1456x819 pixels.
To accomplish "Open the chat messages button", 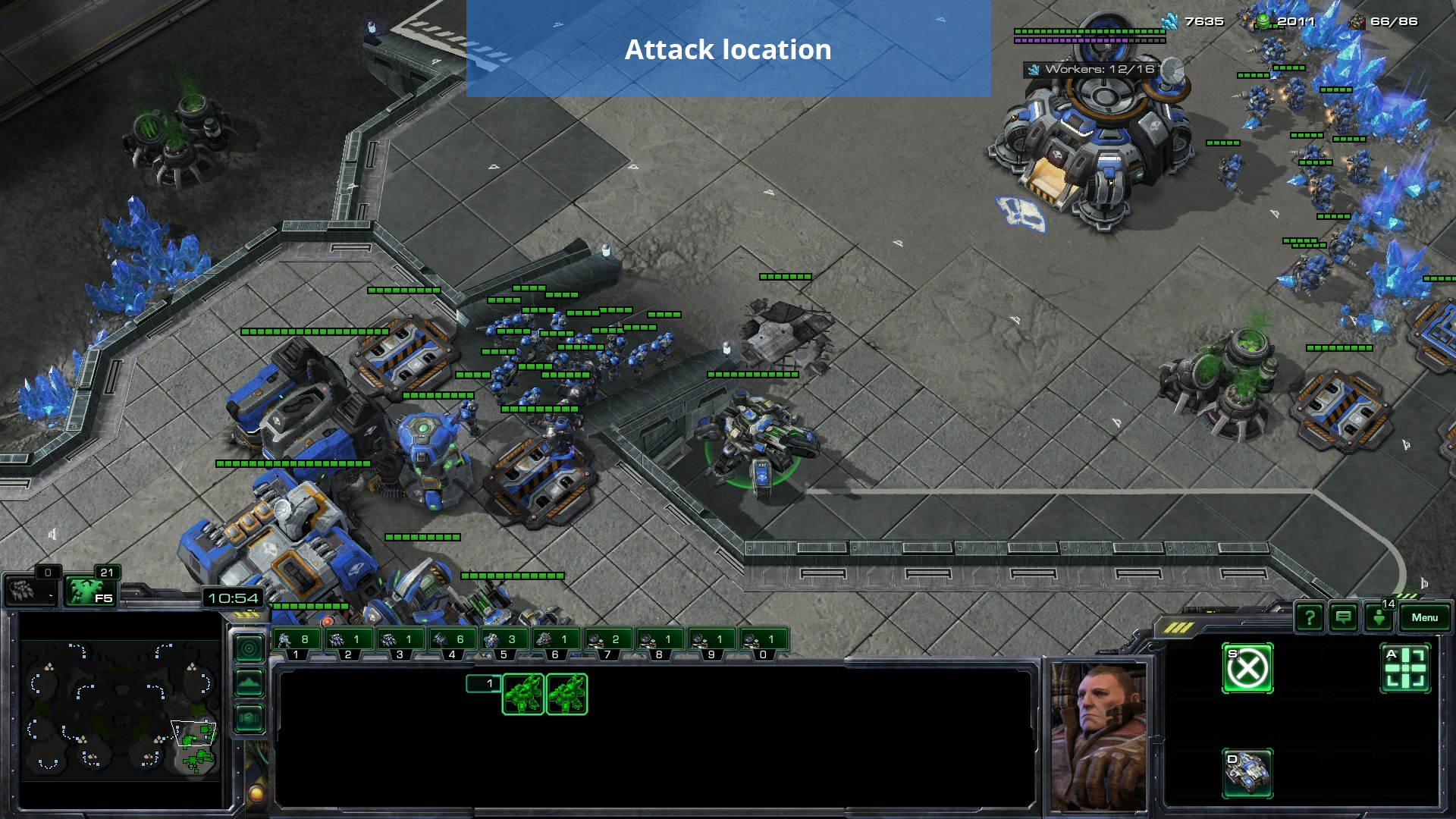I will [1343, 618].
